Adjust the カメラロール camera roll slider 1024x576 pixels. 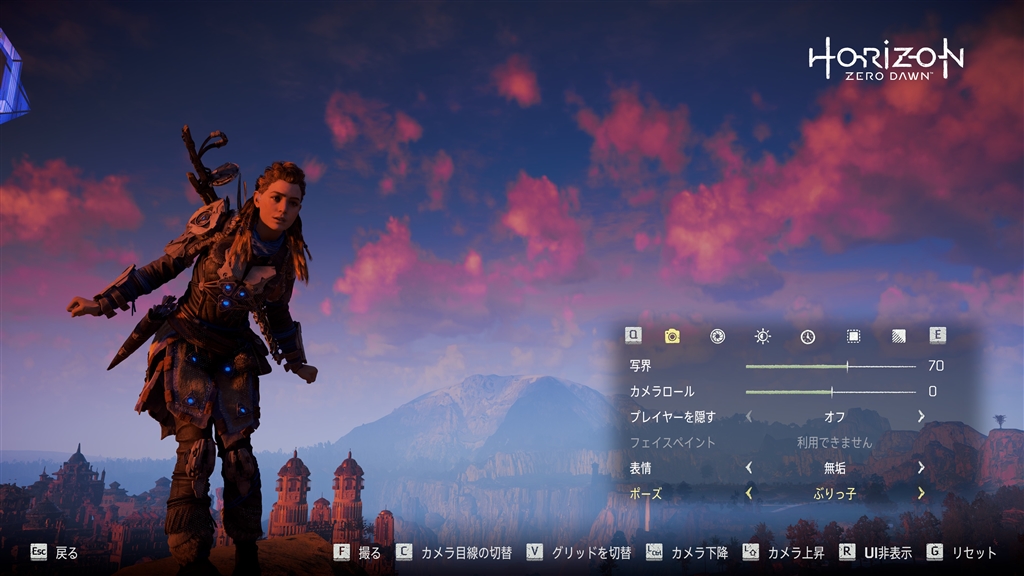[x=831, y=392]
